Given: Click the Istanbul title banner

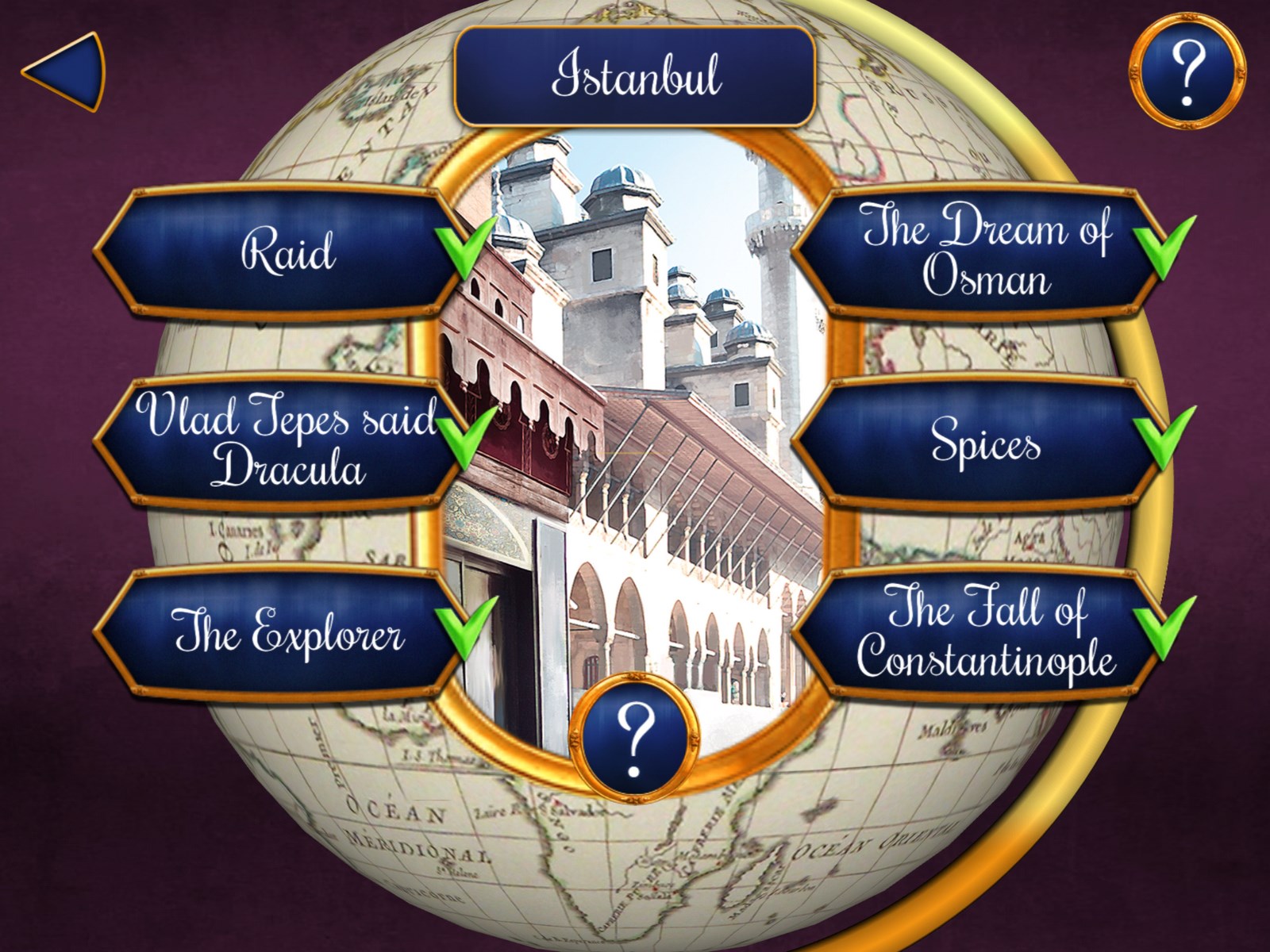Looking at the screenshot, I should 634,76.
